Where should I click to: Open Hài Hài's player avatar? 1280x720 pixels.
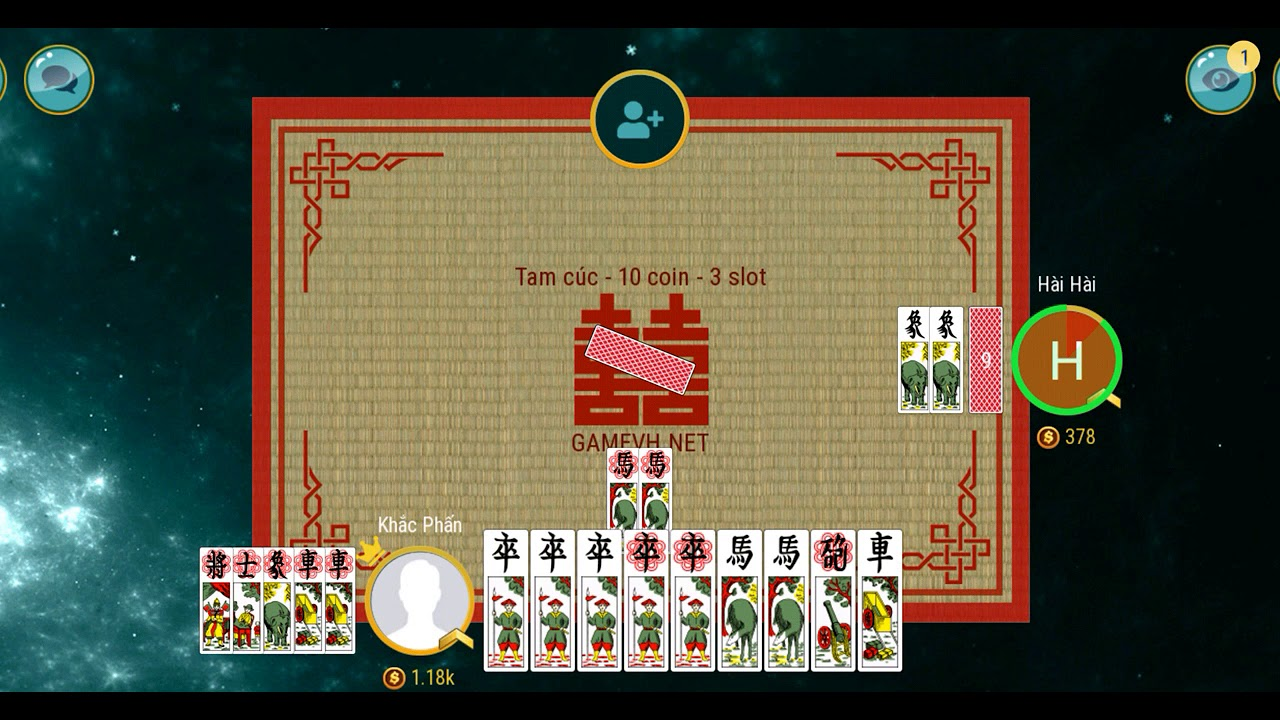point(1066,360)
